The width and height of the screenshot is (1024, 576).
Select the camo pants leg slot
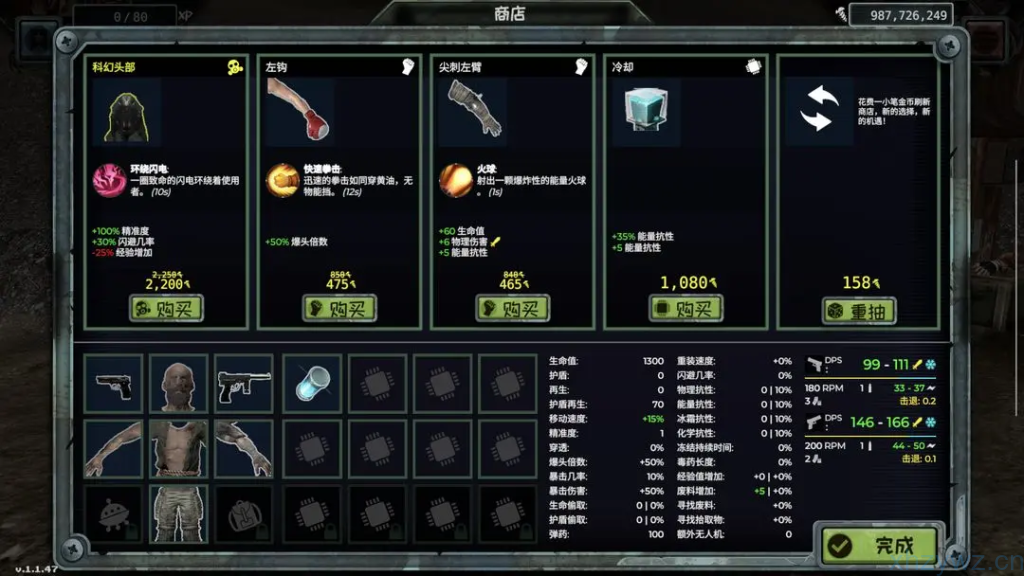click(x=179, y=513)
